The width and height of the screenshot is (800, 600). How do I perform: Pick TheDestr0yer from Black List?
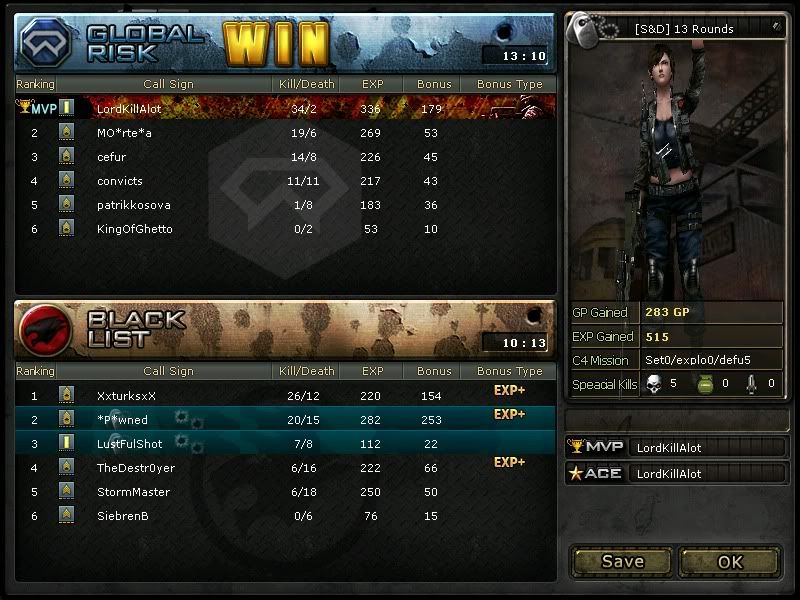285,467
